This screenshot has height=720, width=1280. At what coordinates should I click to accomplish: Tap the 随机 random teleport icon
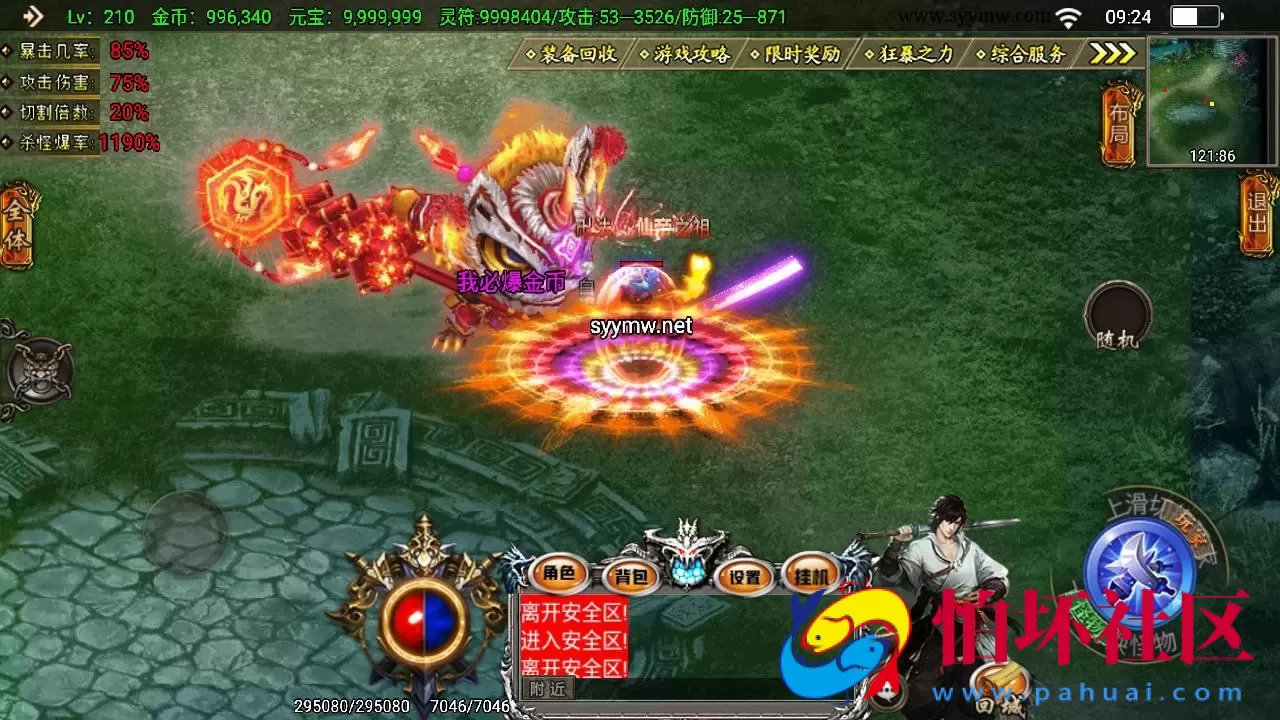(1117, 318)
